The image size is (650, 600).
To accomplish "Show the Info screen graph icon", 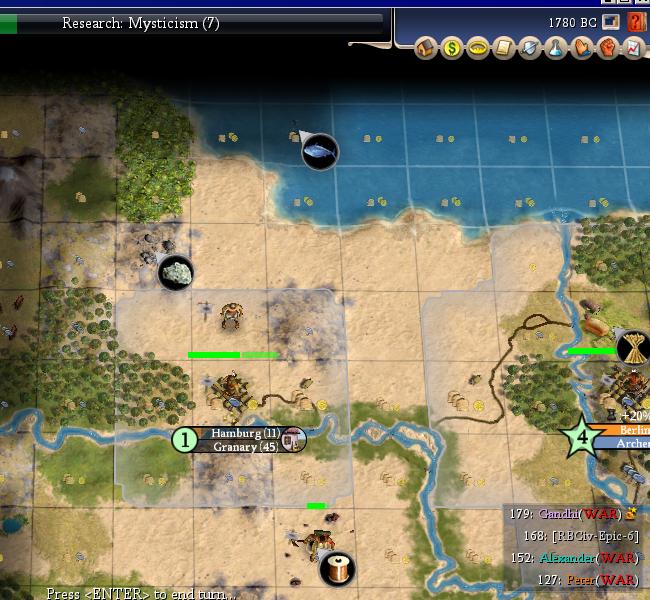I will [634, 47].
